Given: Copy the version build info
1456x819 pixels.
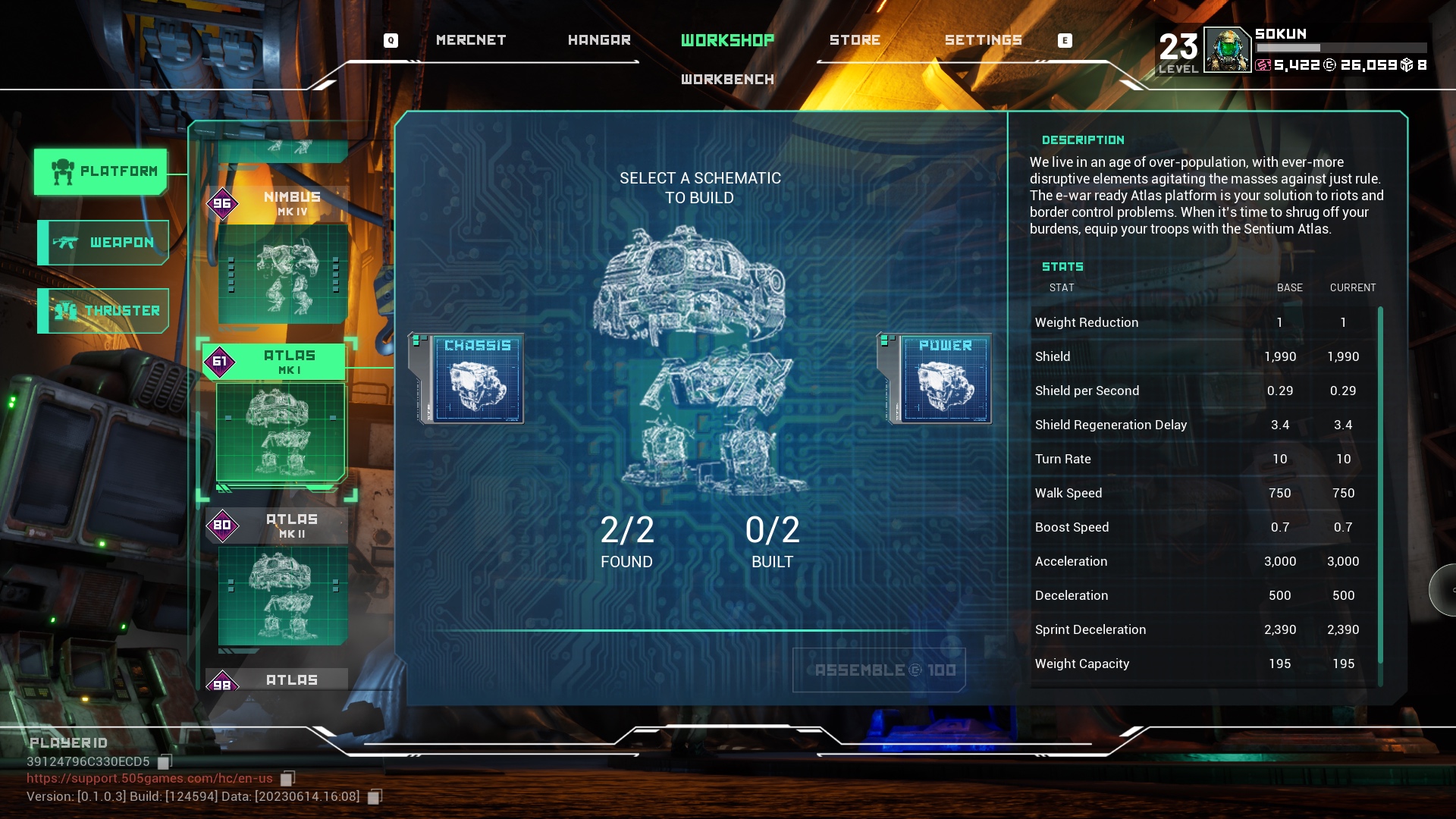Looking at the screenshot, I should 375,796.
